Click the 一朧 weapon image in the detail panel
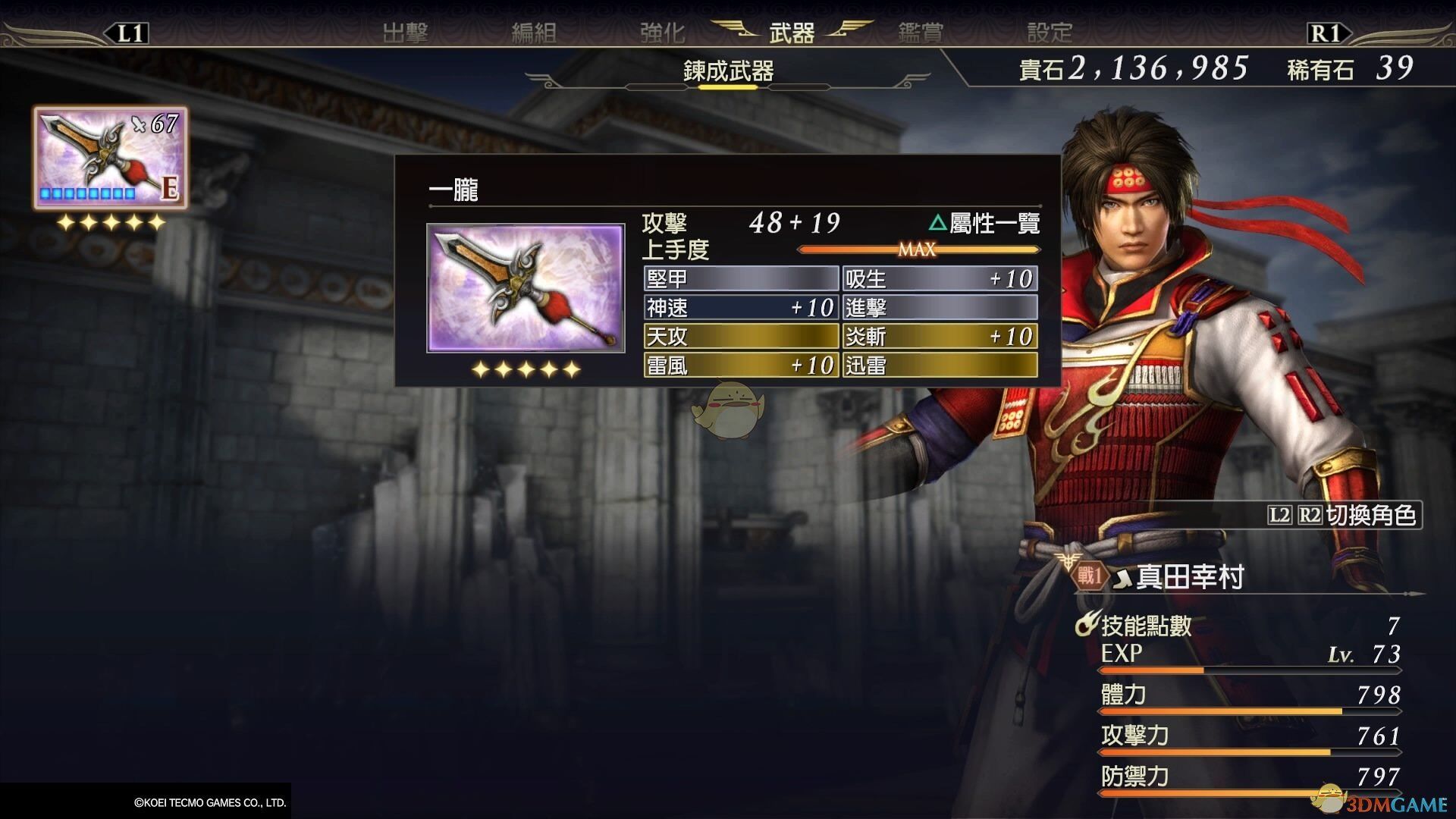 tap(526, 288)
